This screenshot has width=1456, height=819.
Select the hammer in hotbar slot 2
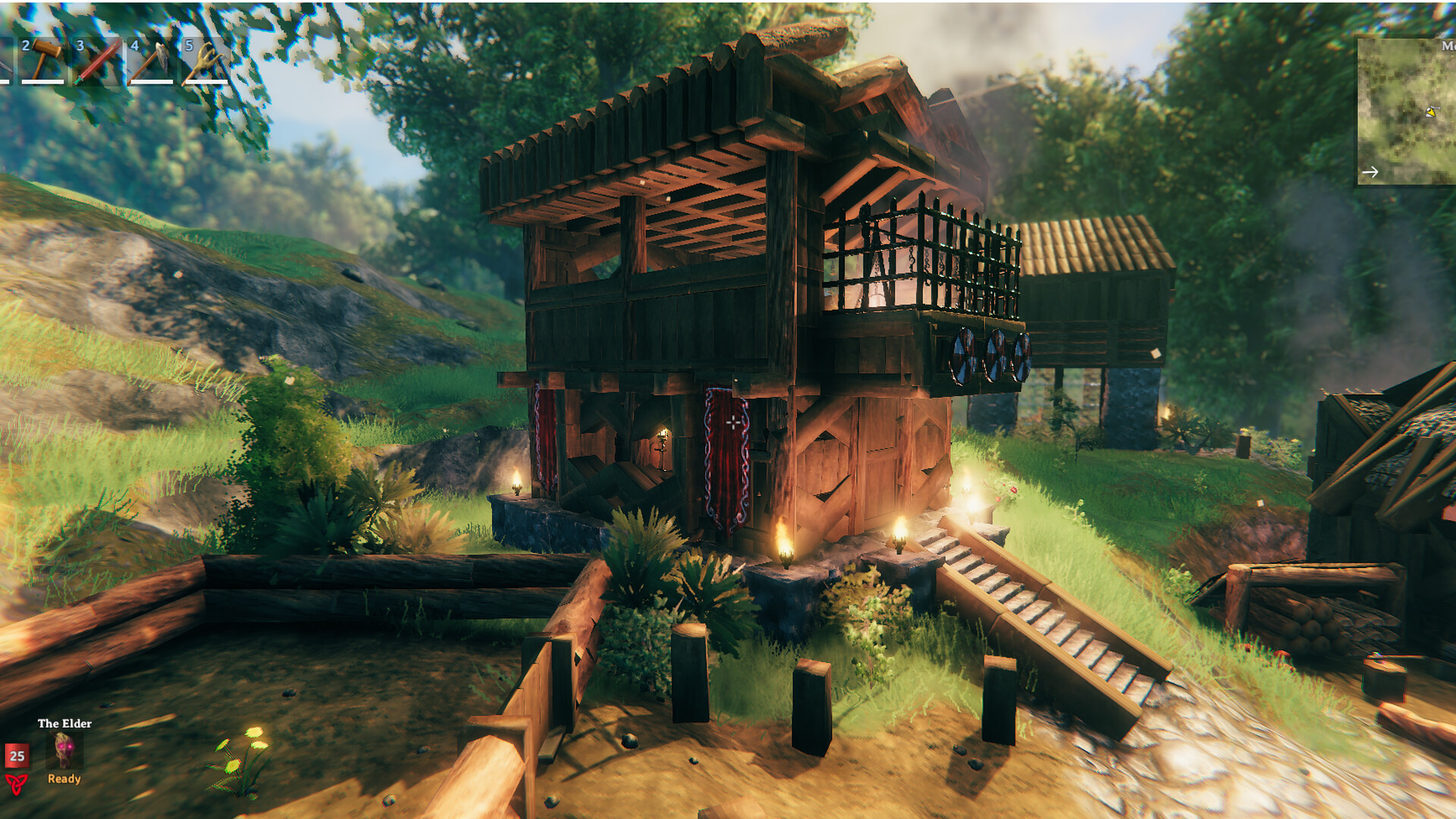point(47,59)
